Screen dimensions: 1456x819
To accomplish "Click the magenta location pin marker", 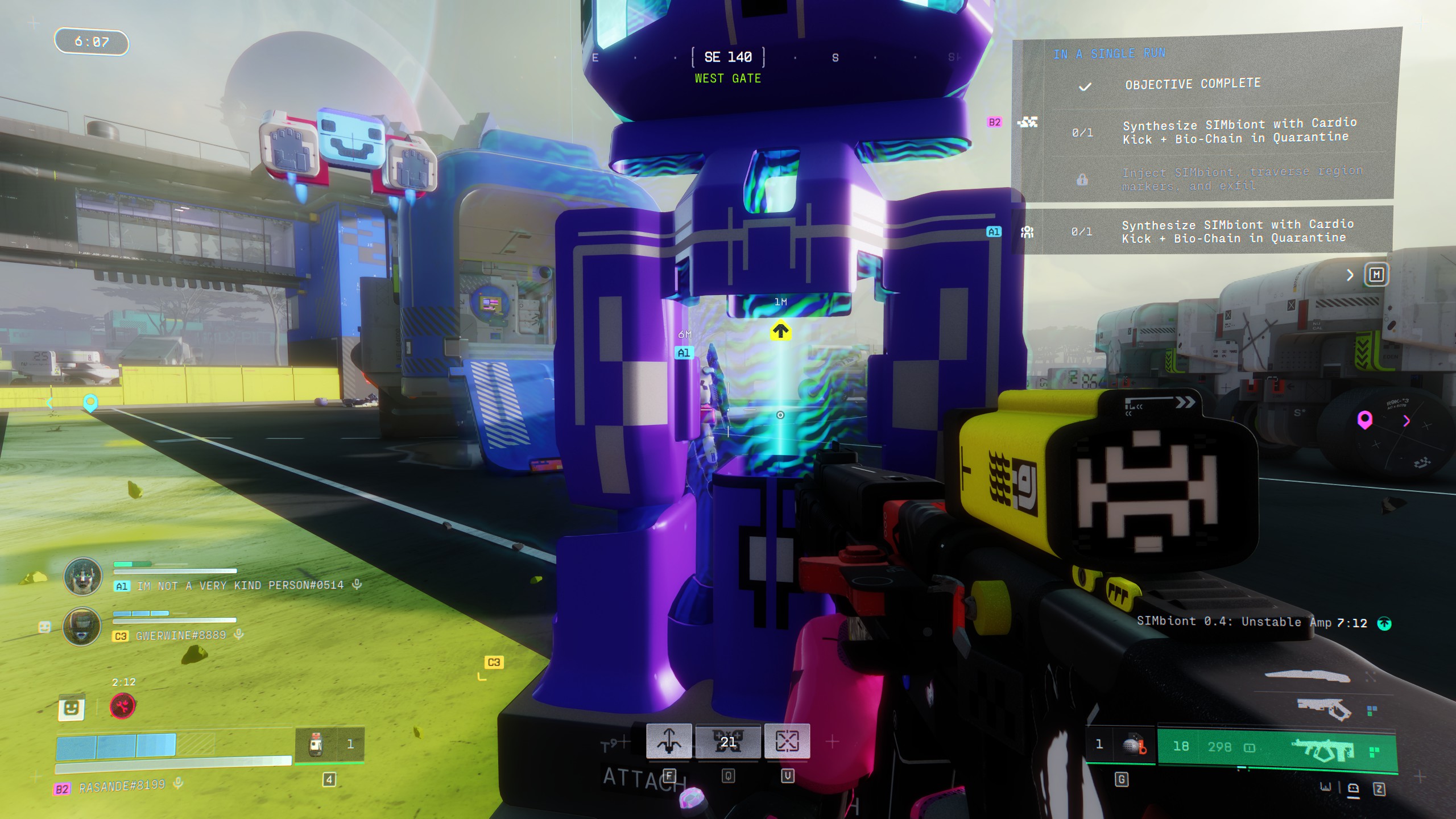I will point(1364,420).
